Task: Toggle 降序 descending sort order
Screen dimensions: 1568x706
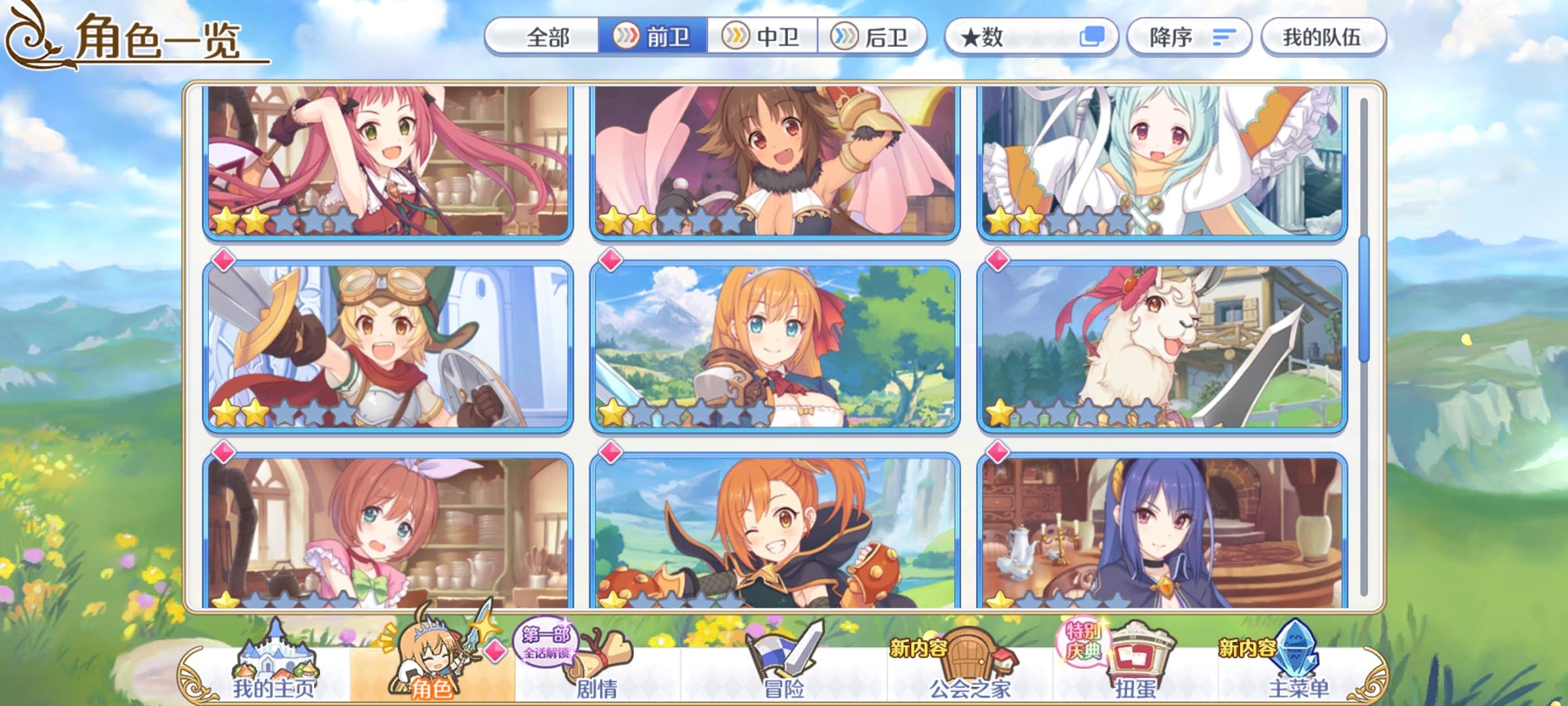Action: click(1189, 37)
